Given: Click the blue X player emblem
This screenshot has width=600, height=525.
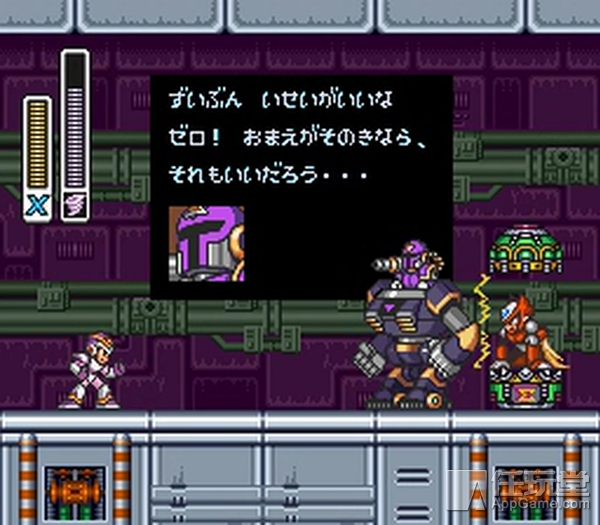Looking at the screenshot, I should 37,205.
